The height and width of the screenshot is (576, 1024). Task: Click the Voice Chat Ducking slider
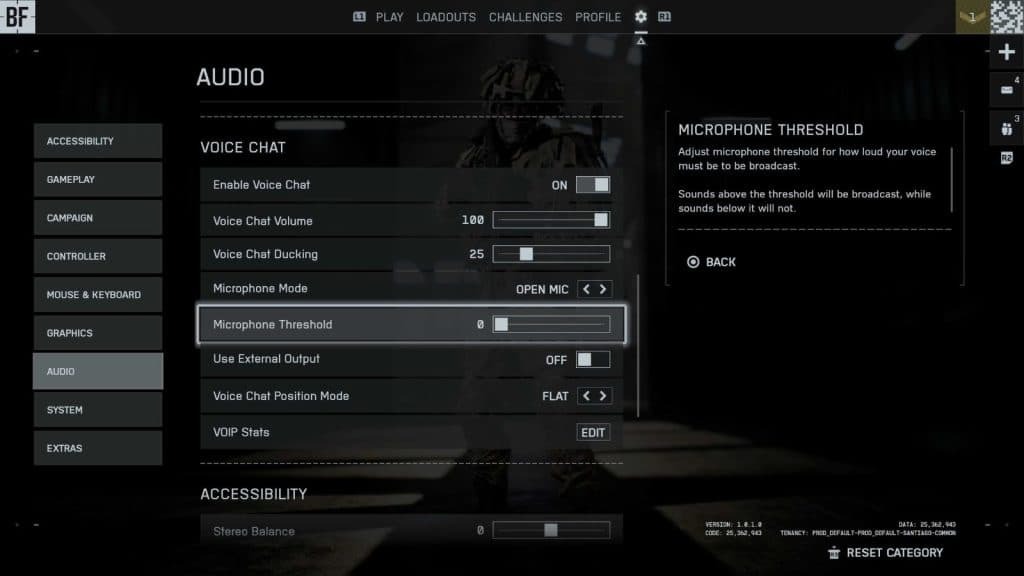[551, 254]
